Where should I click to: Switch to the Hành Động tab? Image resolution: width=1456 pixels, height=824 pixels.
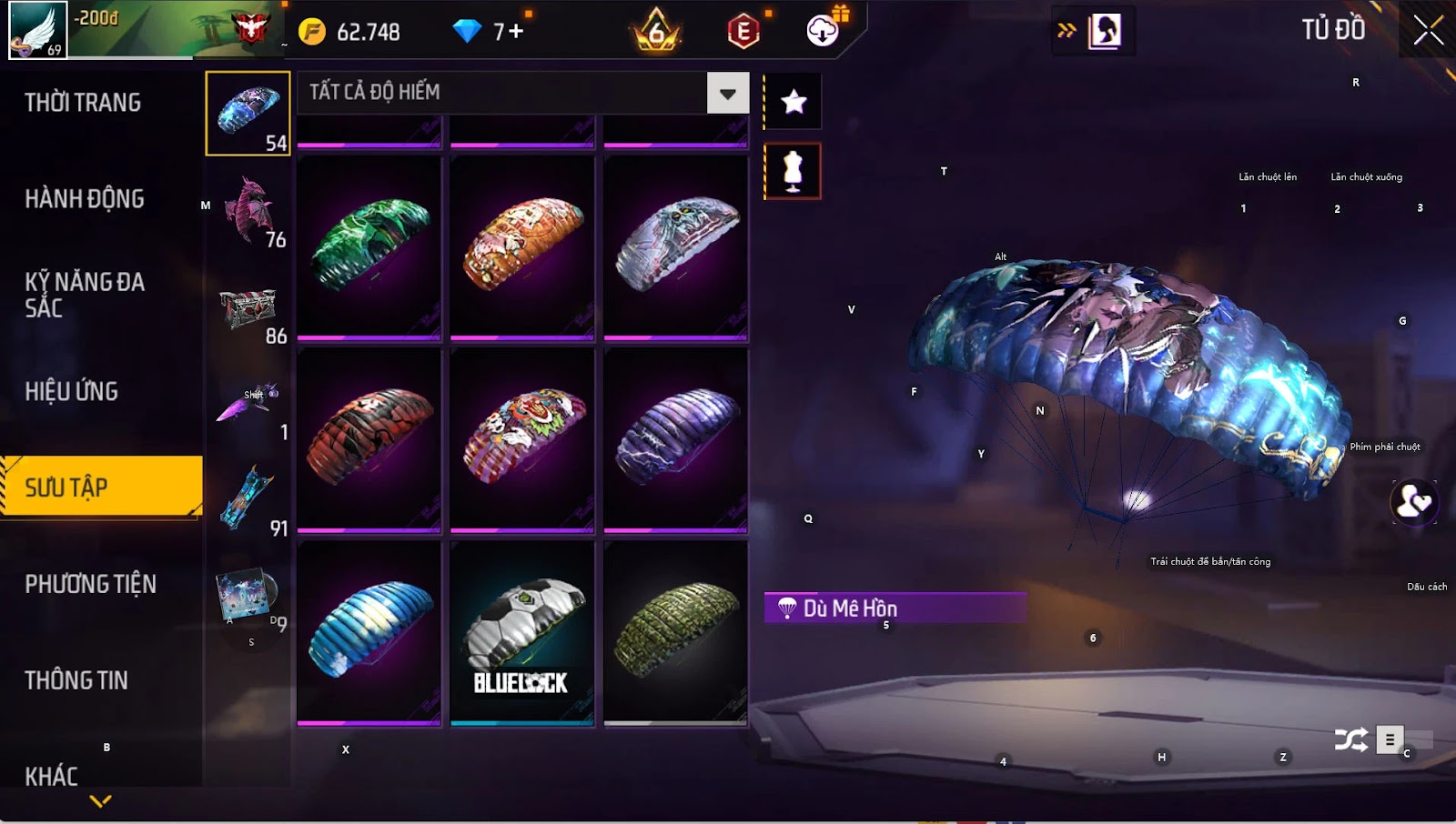[85, 199]
